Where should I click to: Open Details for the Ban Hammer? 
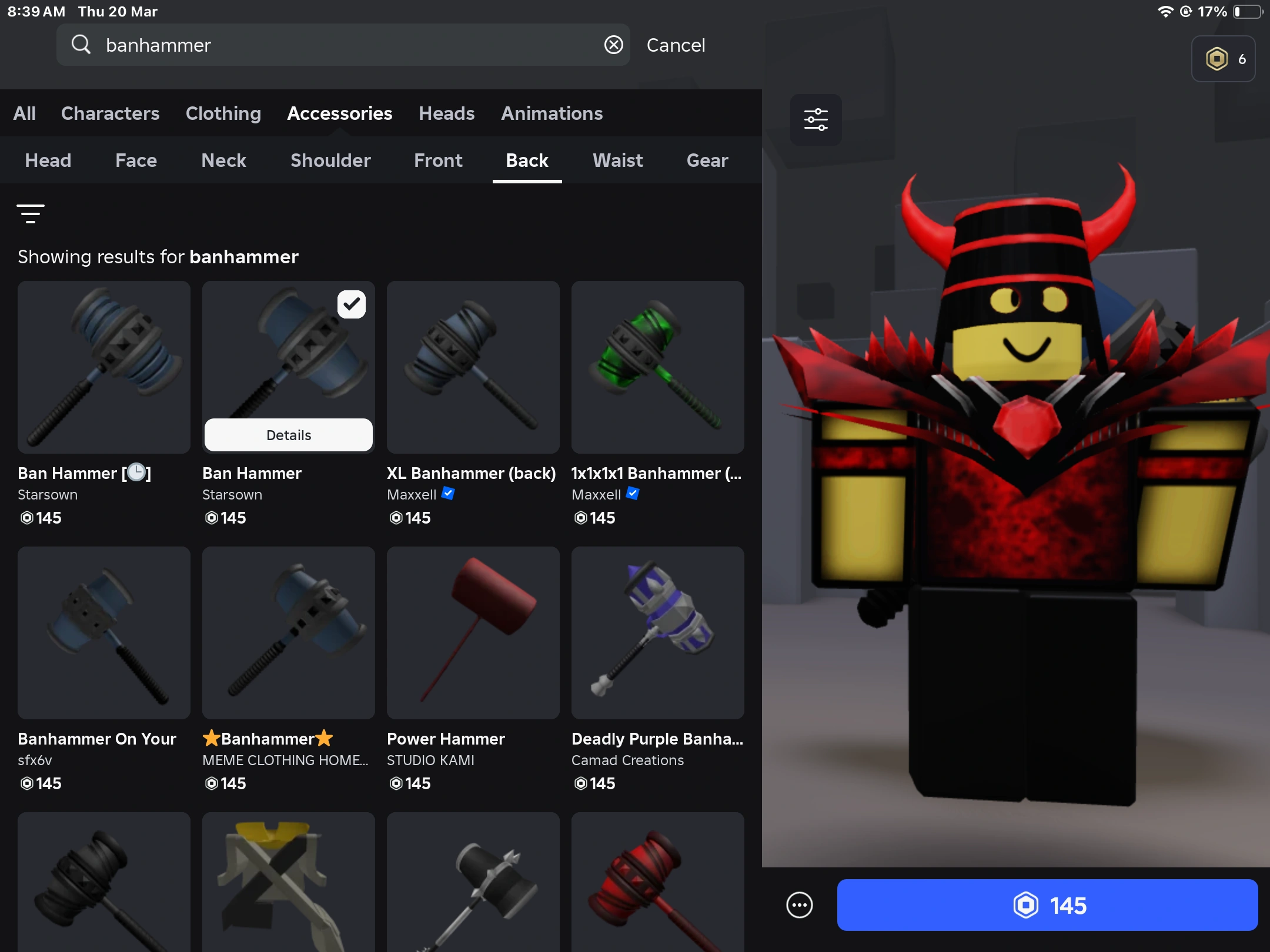coord(288,435)
